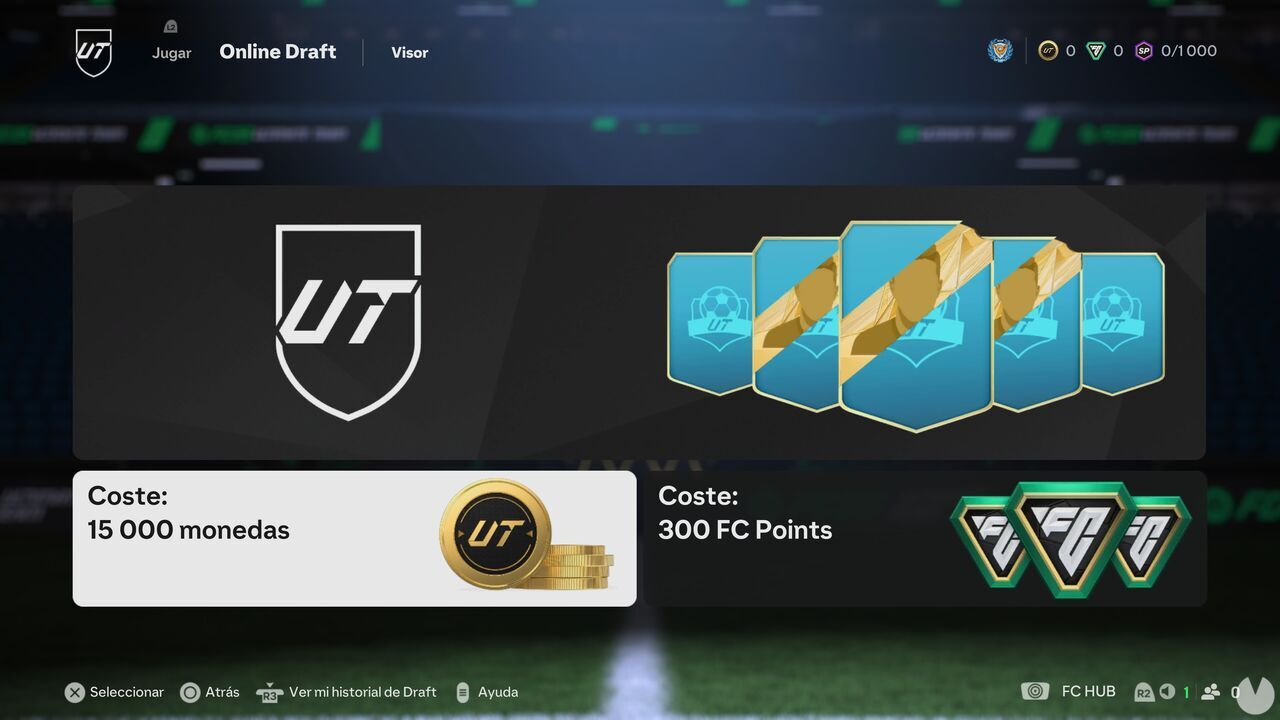Screen dimensions: 1280x720
Task: Open the Jugar menu
Action: coord(171,52)
